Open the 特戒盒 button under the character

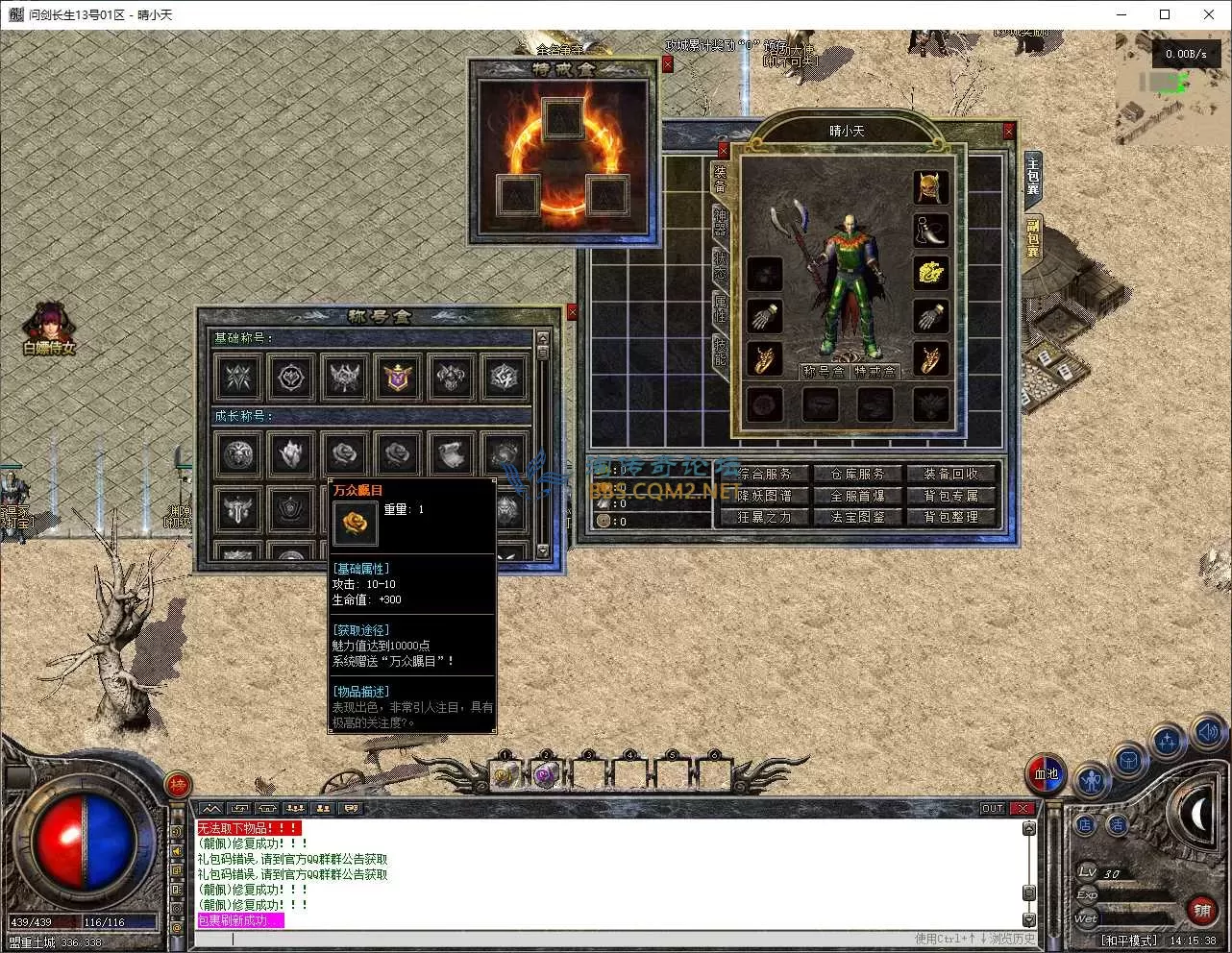pos(875,372)
